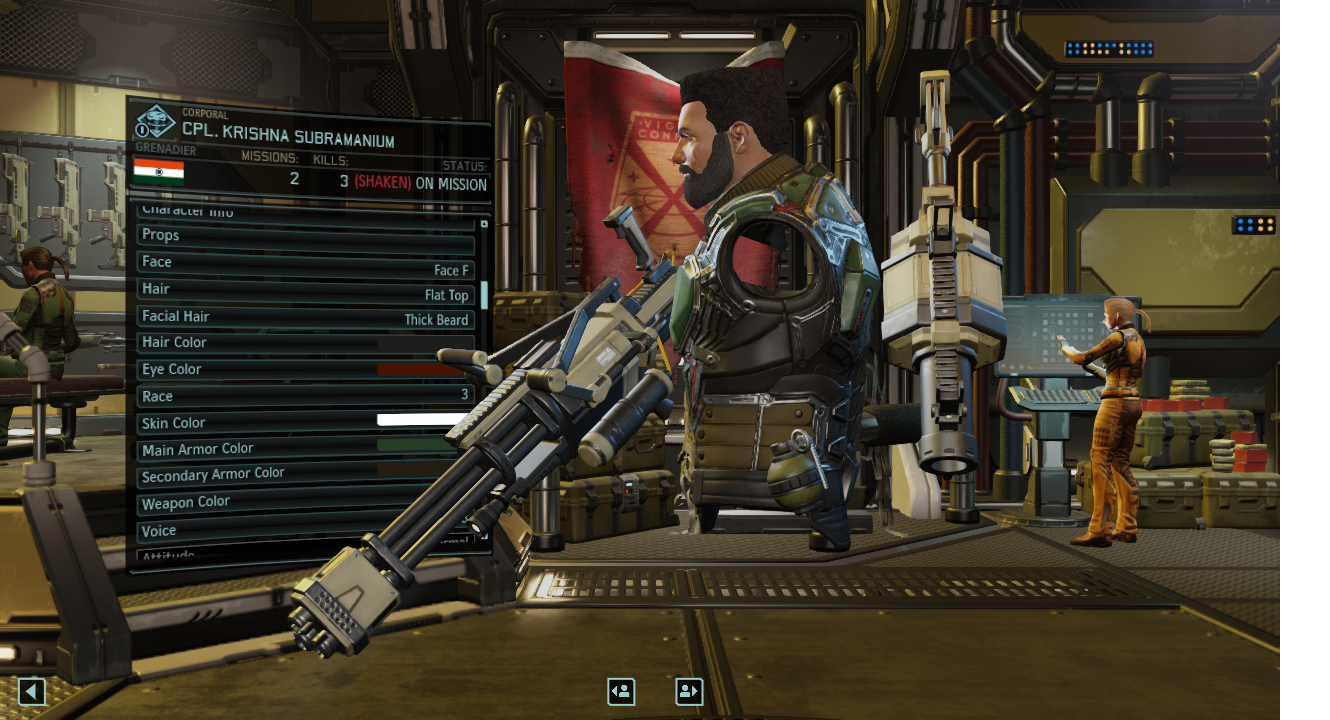The height and width of the screenshot is (720, 1330).
Task: Select the previous soldier icon
Action: tap(620, 691)
